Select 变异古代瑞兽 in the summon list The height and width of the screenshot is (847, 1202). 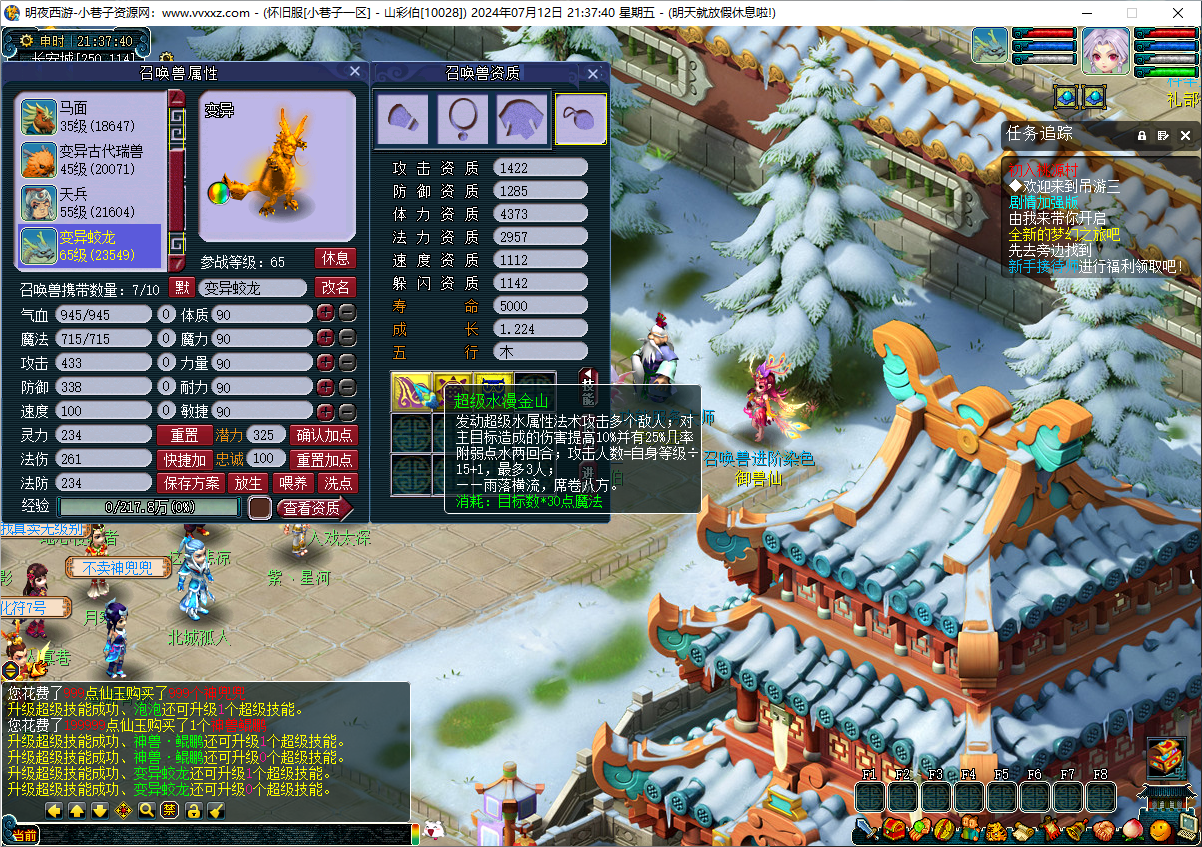(x=90, y=160)
